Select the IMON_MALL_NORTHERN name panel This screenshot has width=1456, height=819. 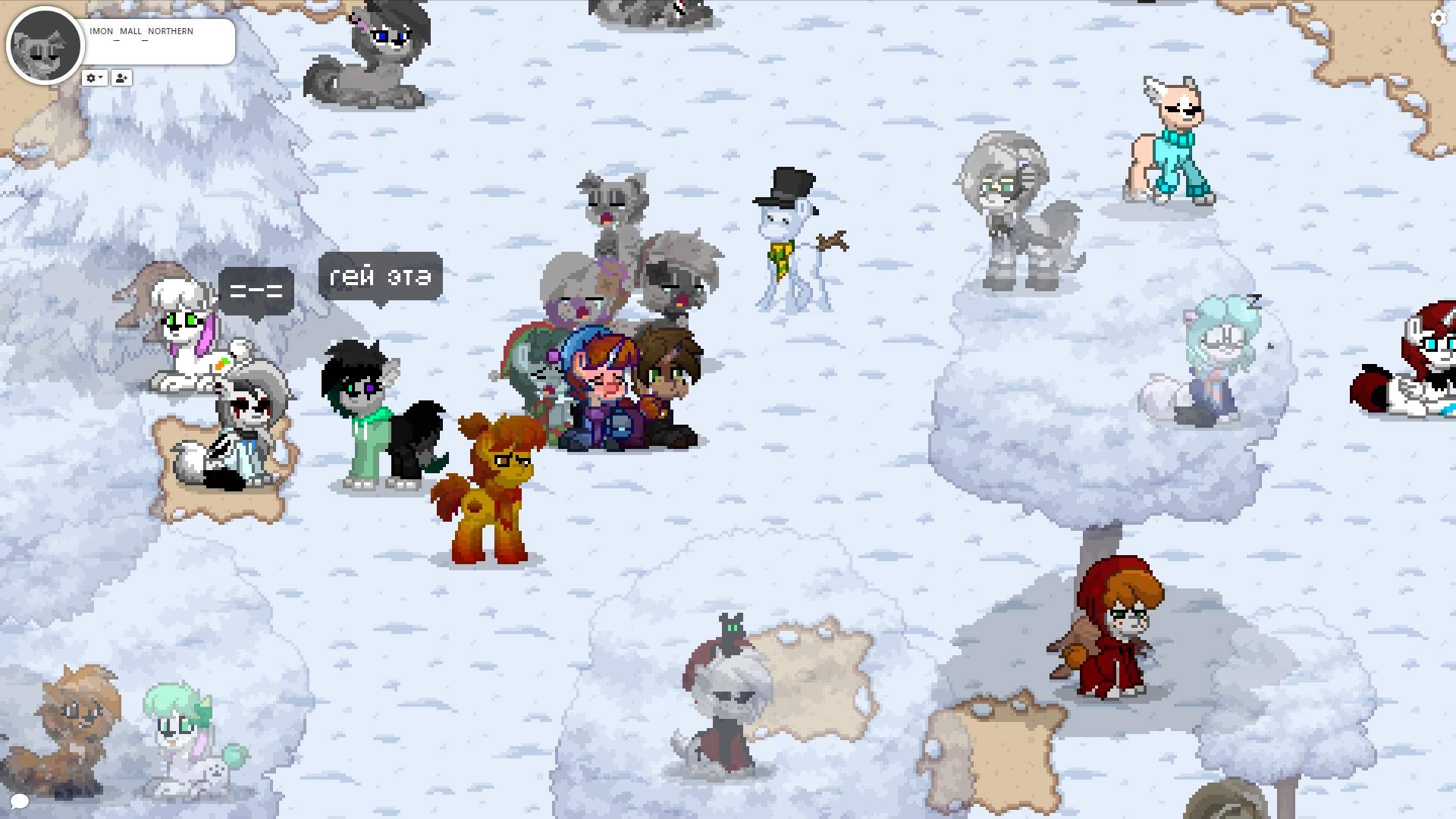pyautogui.click(x=158, y=41)
